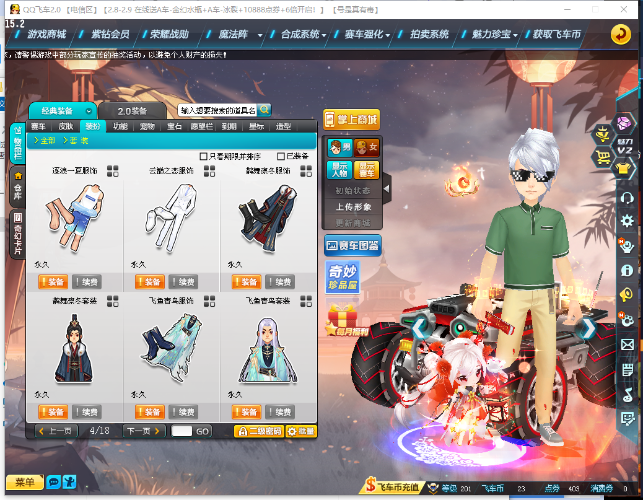Image resolution: width=643 pixels, height=500 pixels.
Task: Go back with the 上一页 button
Action: point(54,431)
